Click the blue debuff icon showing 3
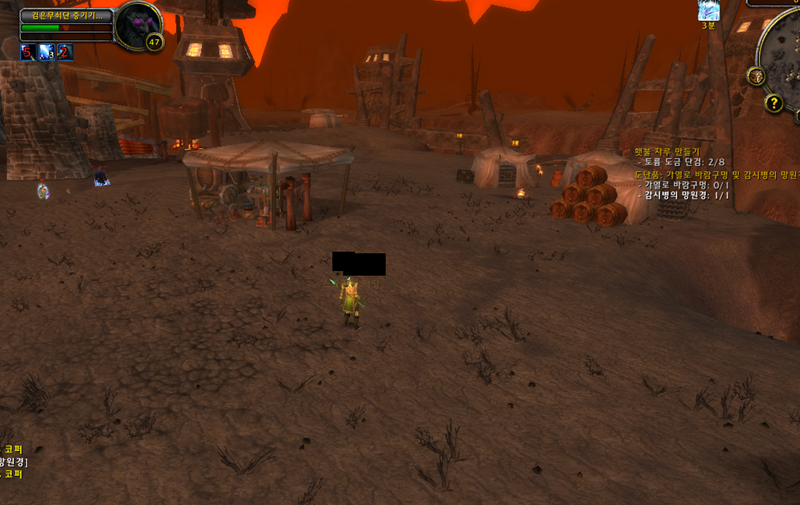Viewport: 800px width, 505px height. (46, 53)
